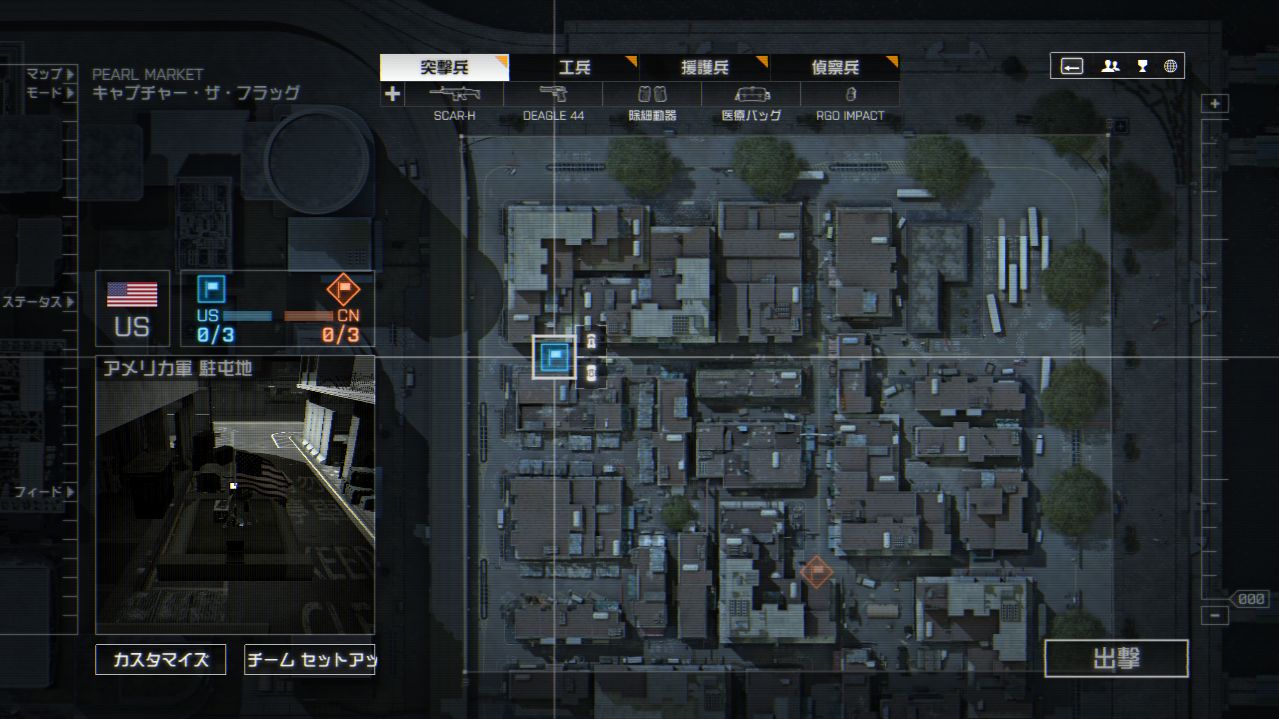Open the squad players icon
Screen dimensions: 1279x719
(1110, 66)
